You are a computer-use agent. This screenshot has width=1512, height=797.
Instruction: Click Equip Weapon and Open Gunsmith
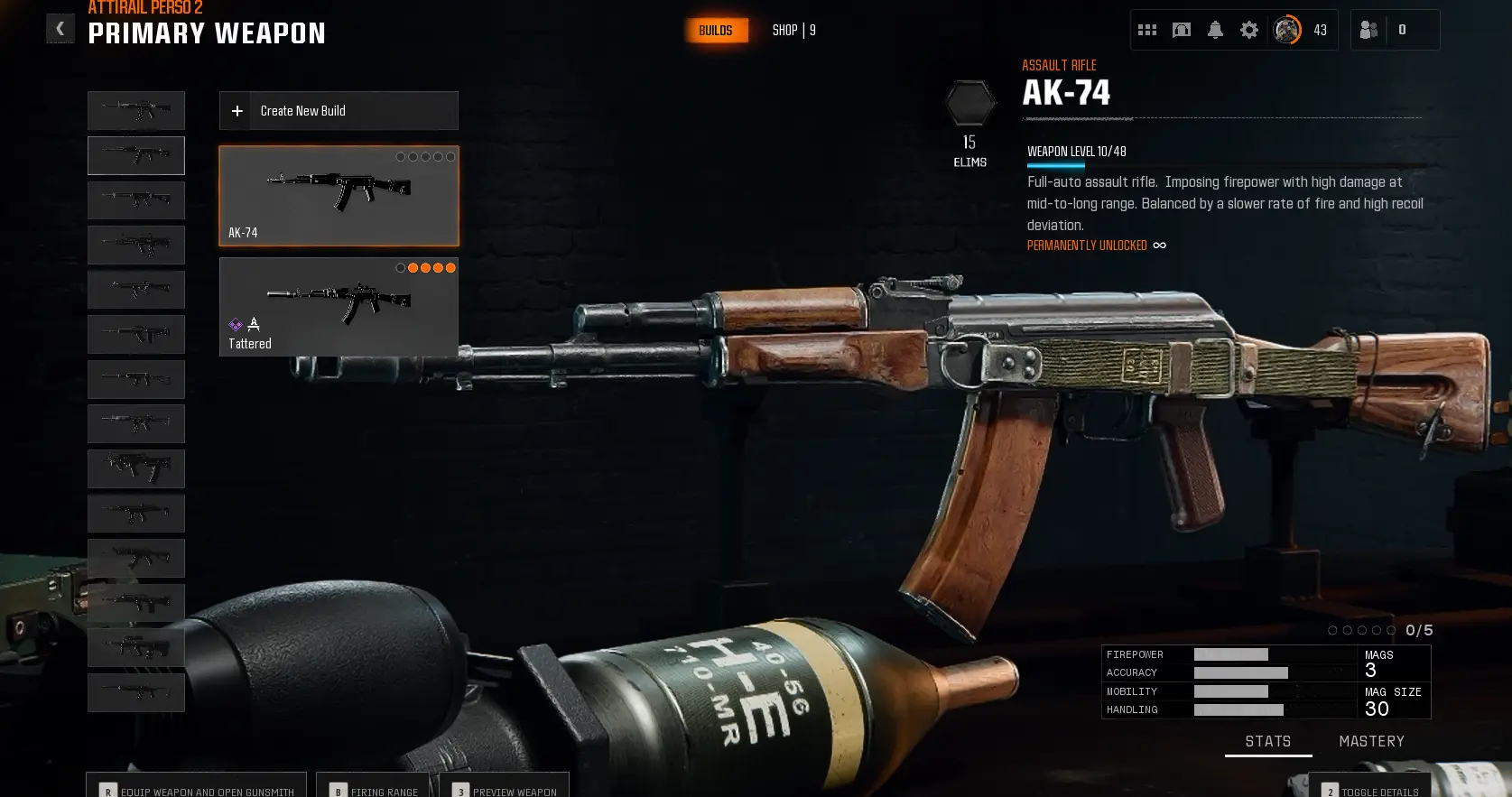pyautogui.click(x=197, y=791)
